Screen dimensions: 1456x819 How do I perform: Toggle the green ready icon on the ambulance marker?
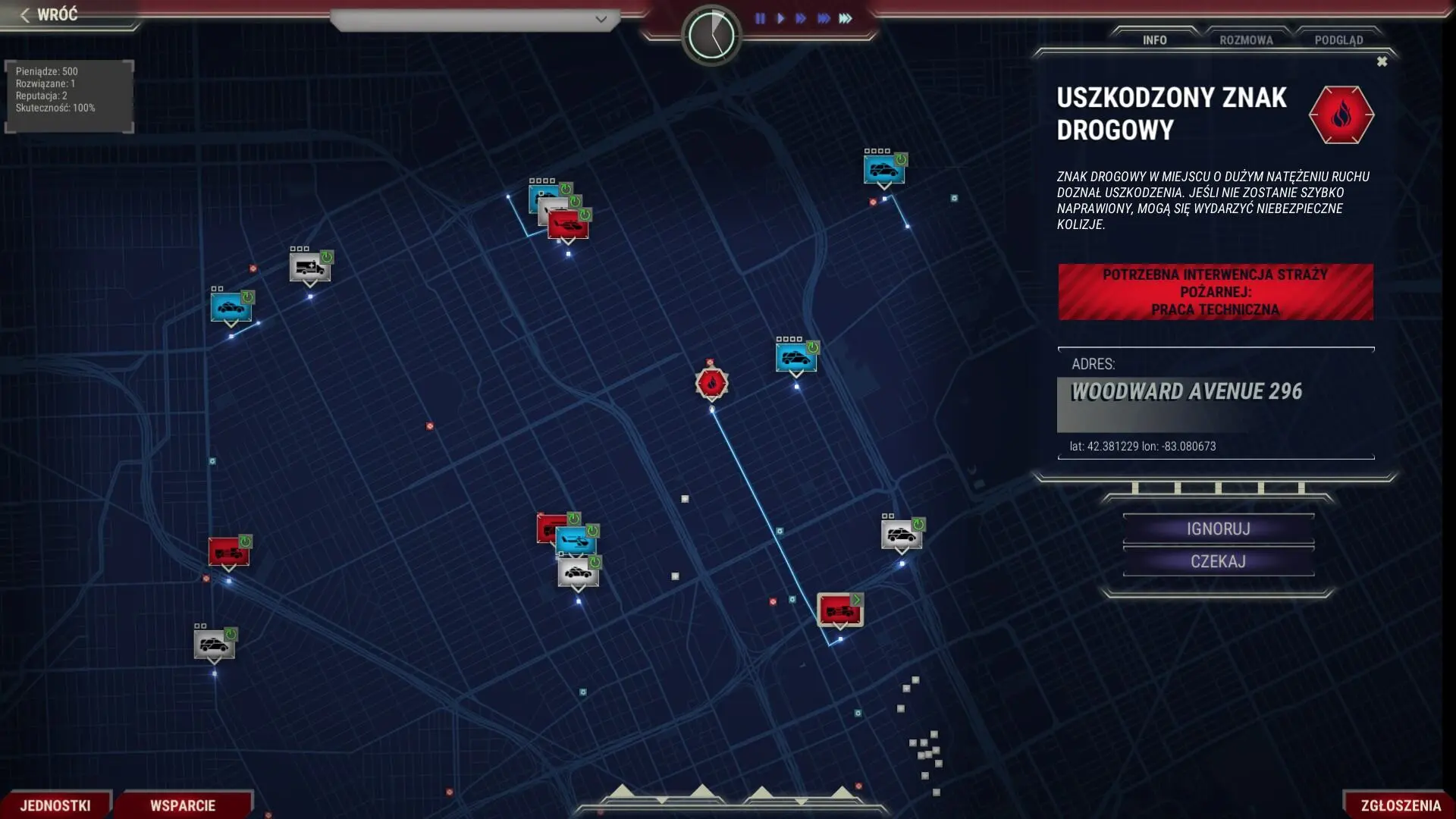point(326,256)
